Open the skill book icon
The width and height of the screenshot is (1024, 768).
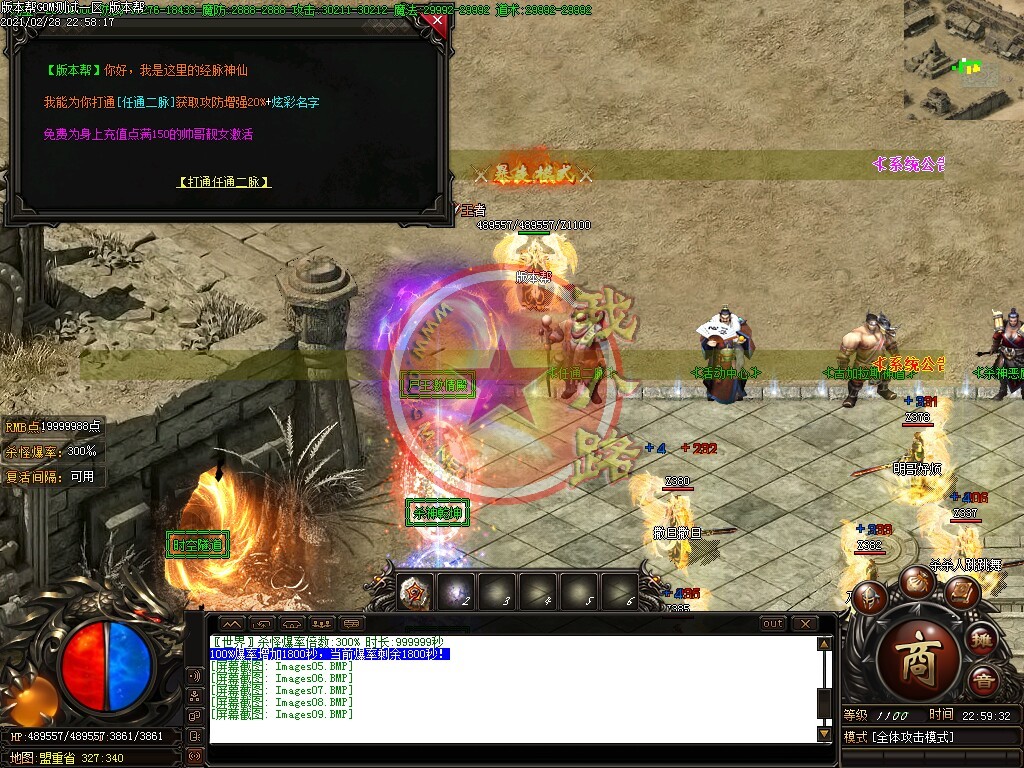(x=961, y=594)
